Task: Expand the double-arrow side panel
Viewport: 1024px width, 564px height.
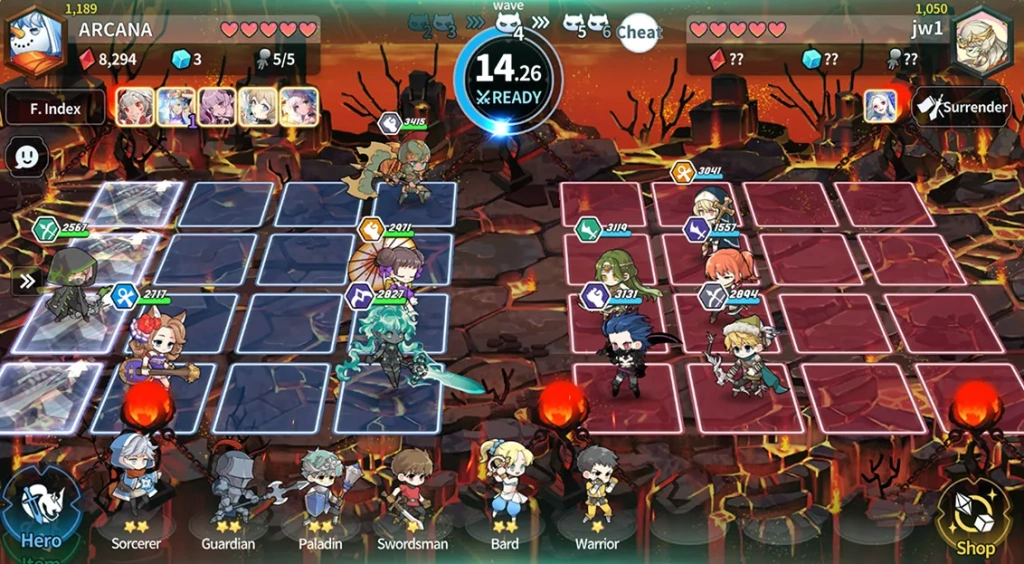Action: tap(27, 281)
